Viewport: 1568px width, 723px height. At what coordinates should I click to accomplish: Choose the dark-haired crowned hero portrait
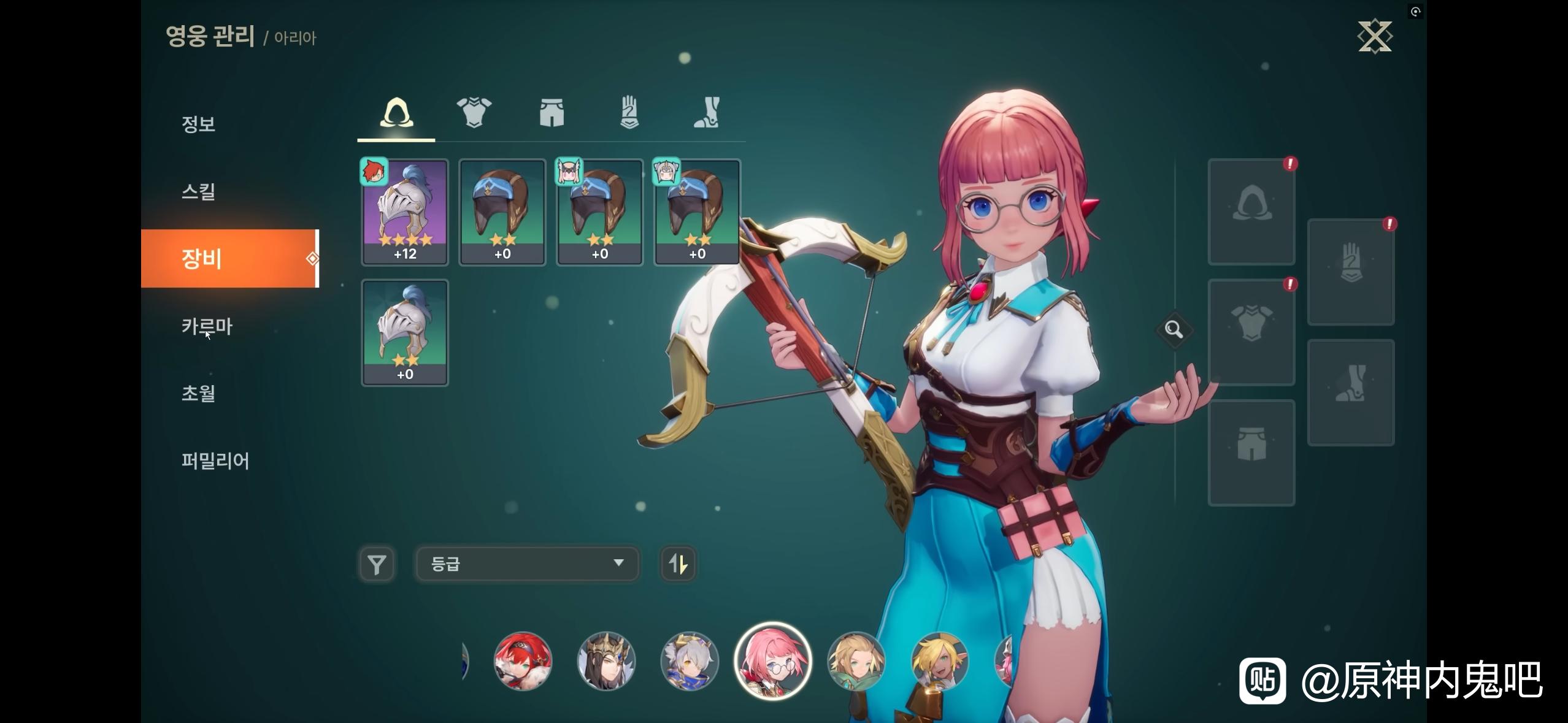pyautogui.click(x=606, y=661)
